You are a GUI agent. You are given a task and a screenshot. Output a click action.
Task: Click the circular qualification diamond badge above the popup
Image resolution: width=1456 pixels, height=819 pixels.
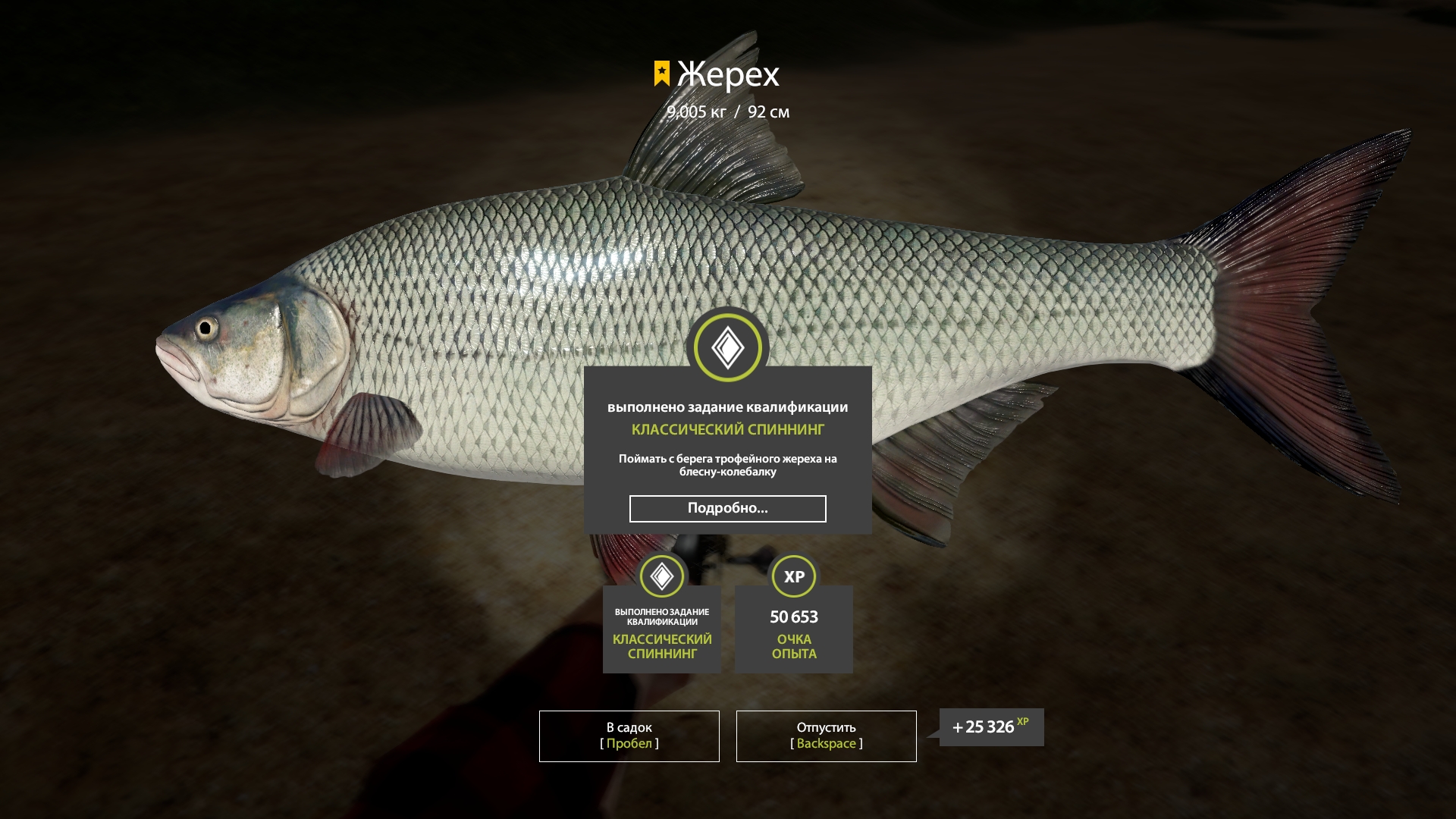pos(728,346)
